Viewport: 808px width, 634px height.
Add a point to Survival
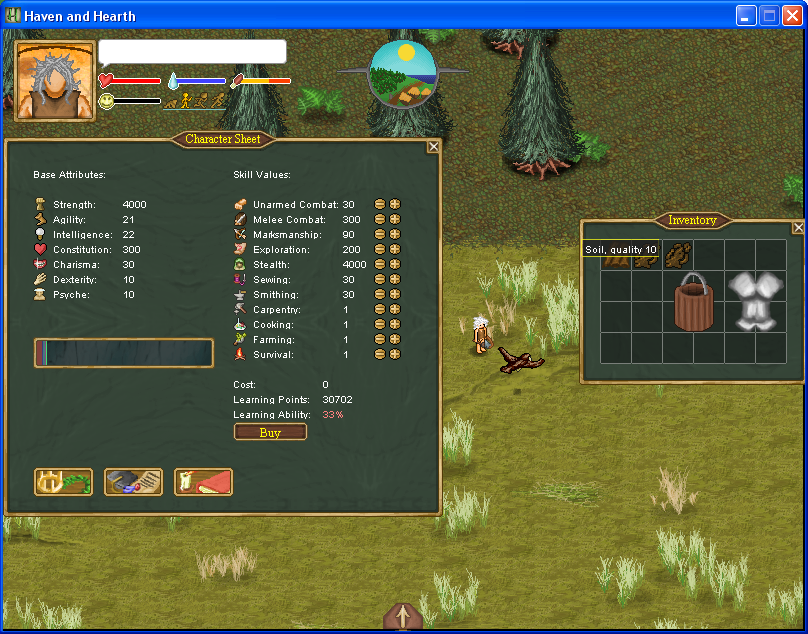(395, 354)
